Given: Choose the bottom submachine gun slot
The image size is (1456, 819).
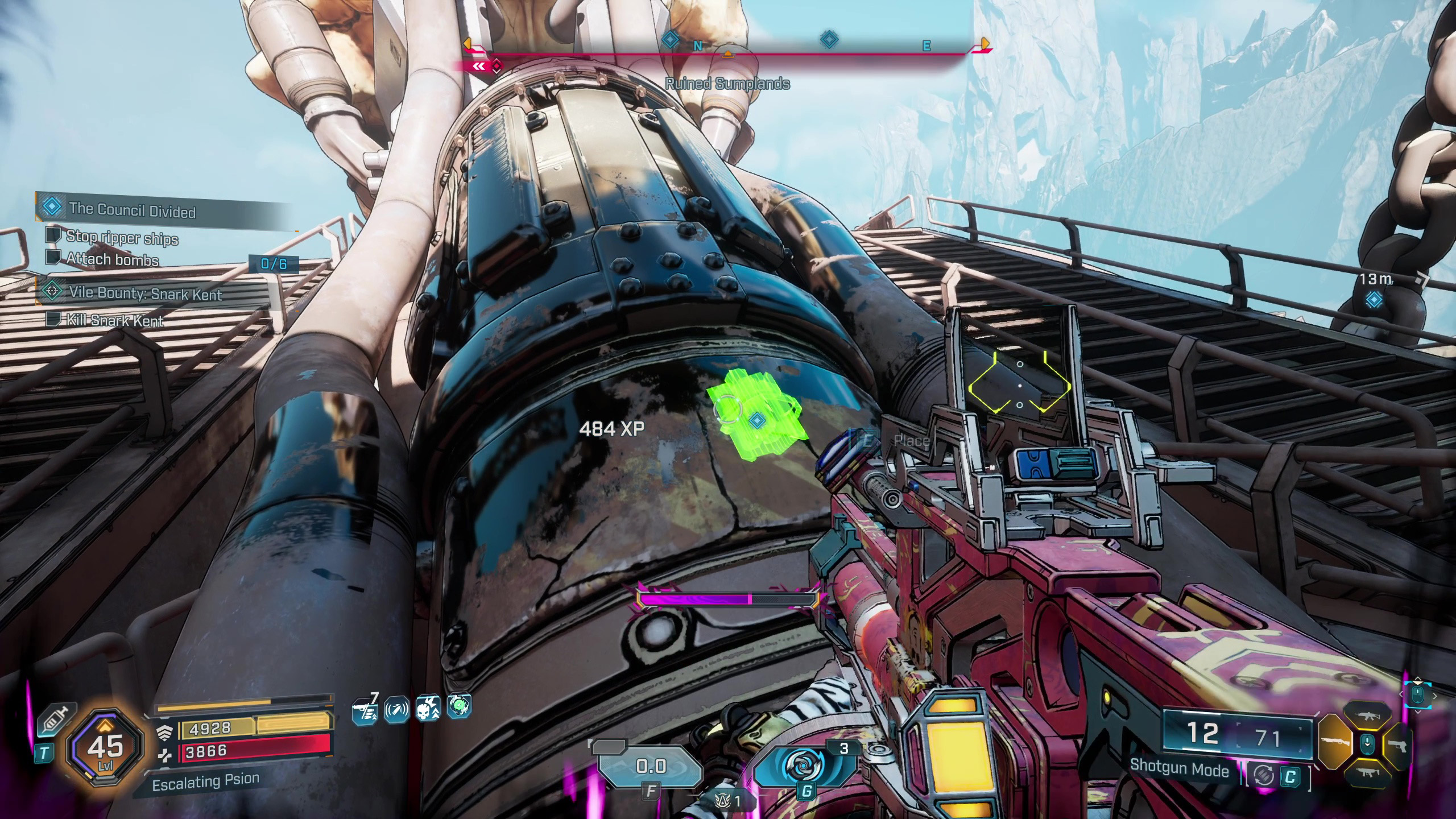Looking at the screenshot, I should (x=1366, y=772).
